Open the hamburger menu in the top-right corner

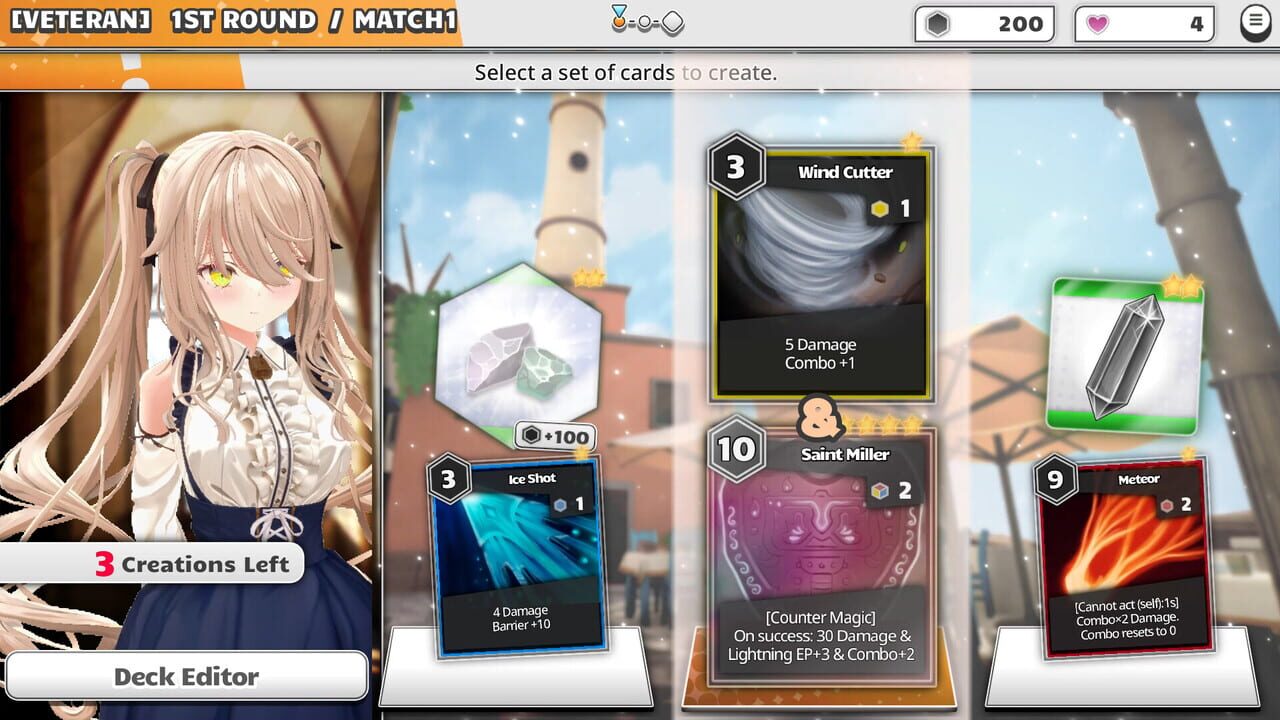pyautogui.click(x=1256, y=22)
